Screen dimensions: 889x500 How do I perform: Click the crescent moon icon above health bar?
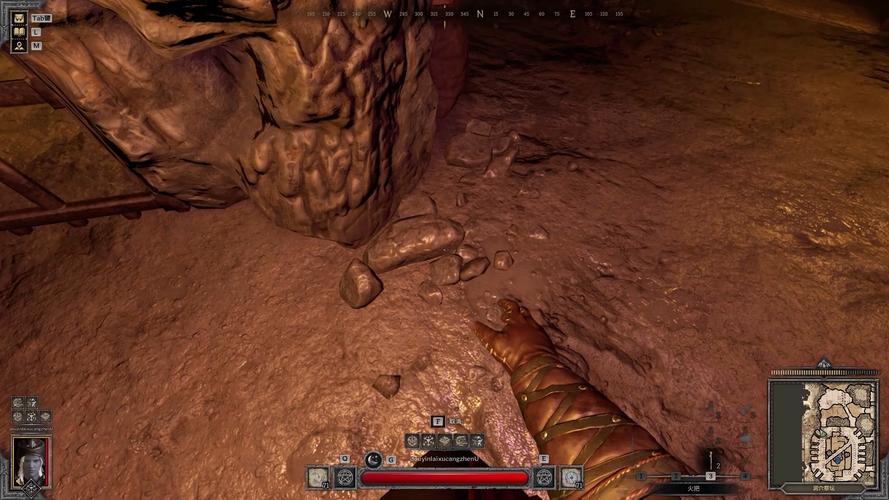373,459
